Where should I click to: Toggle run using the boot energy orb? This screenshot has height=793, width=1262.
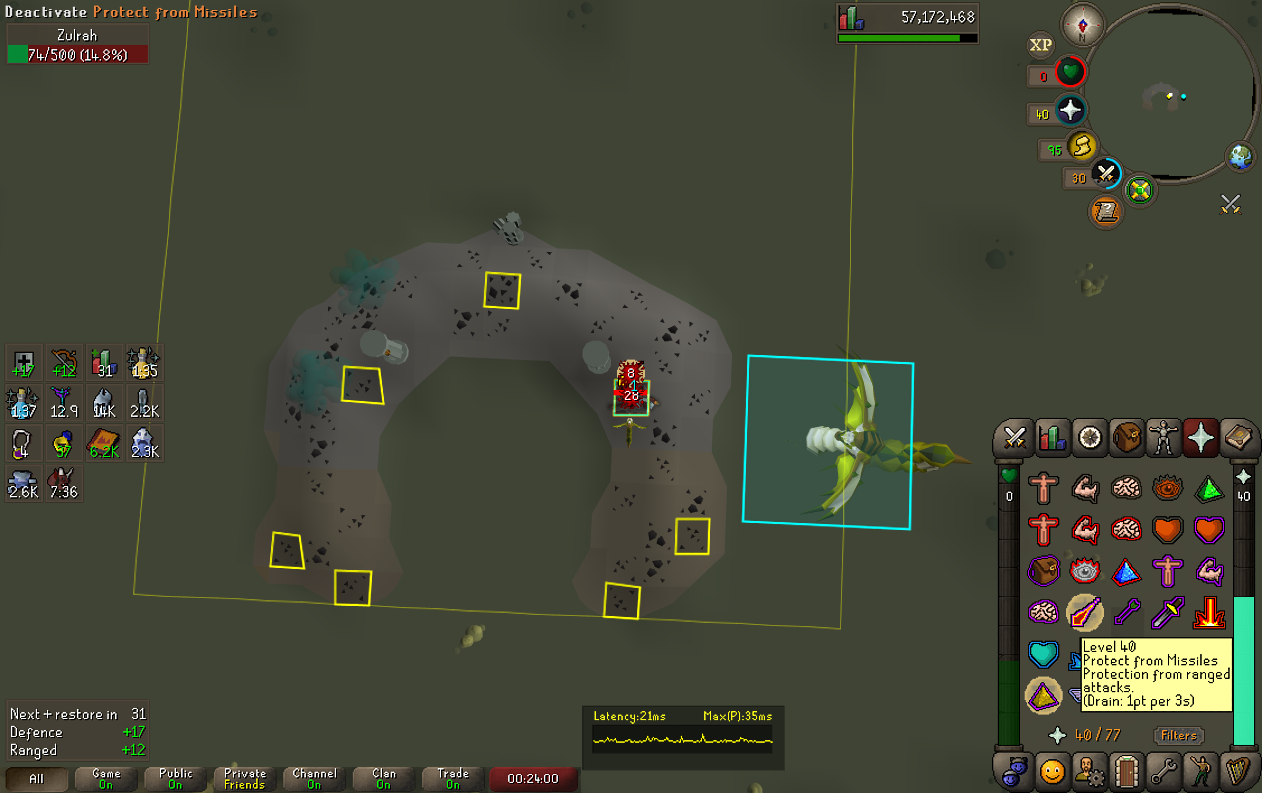pyautogui.click(x=1081, y=147)
